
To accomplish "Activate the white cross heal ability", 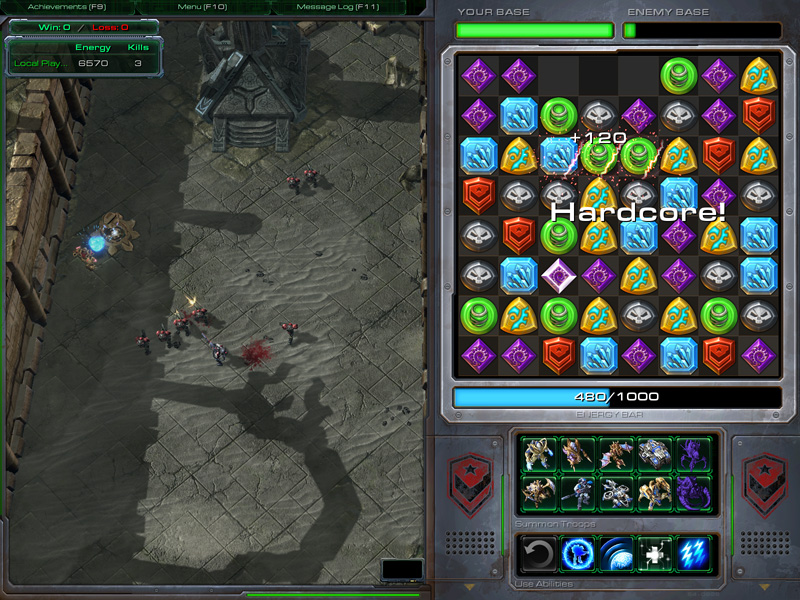I will [655, 553].
